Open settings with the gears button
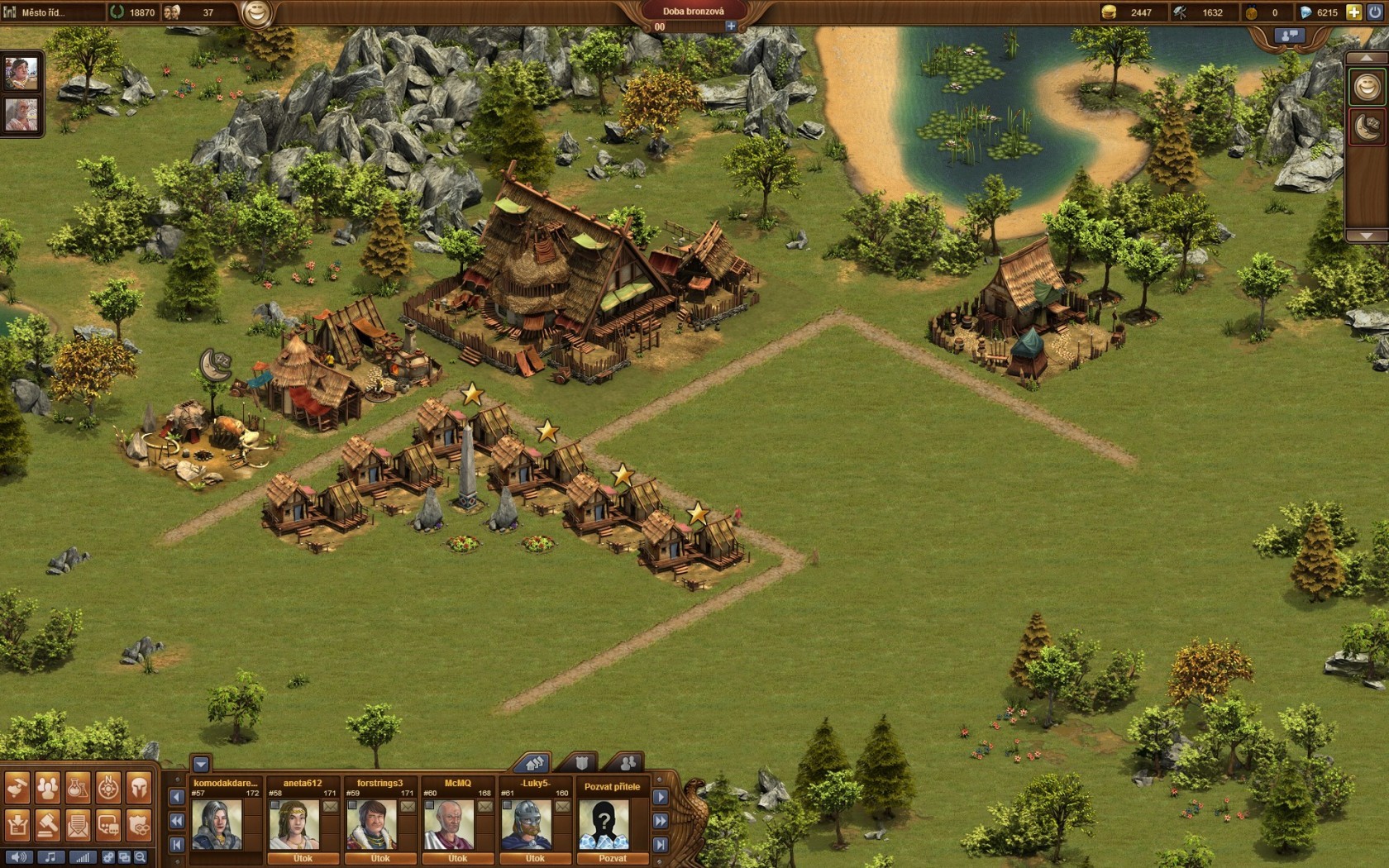 pyautogui.click(x=107, y=857)
